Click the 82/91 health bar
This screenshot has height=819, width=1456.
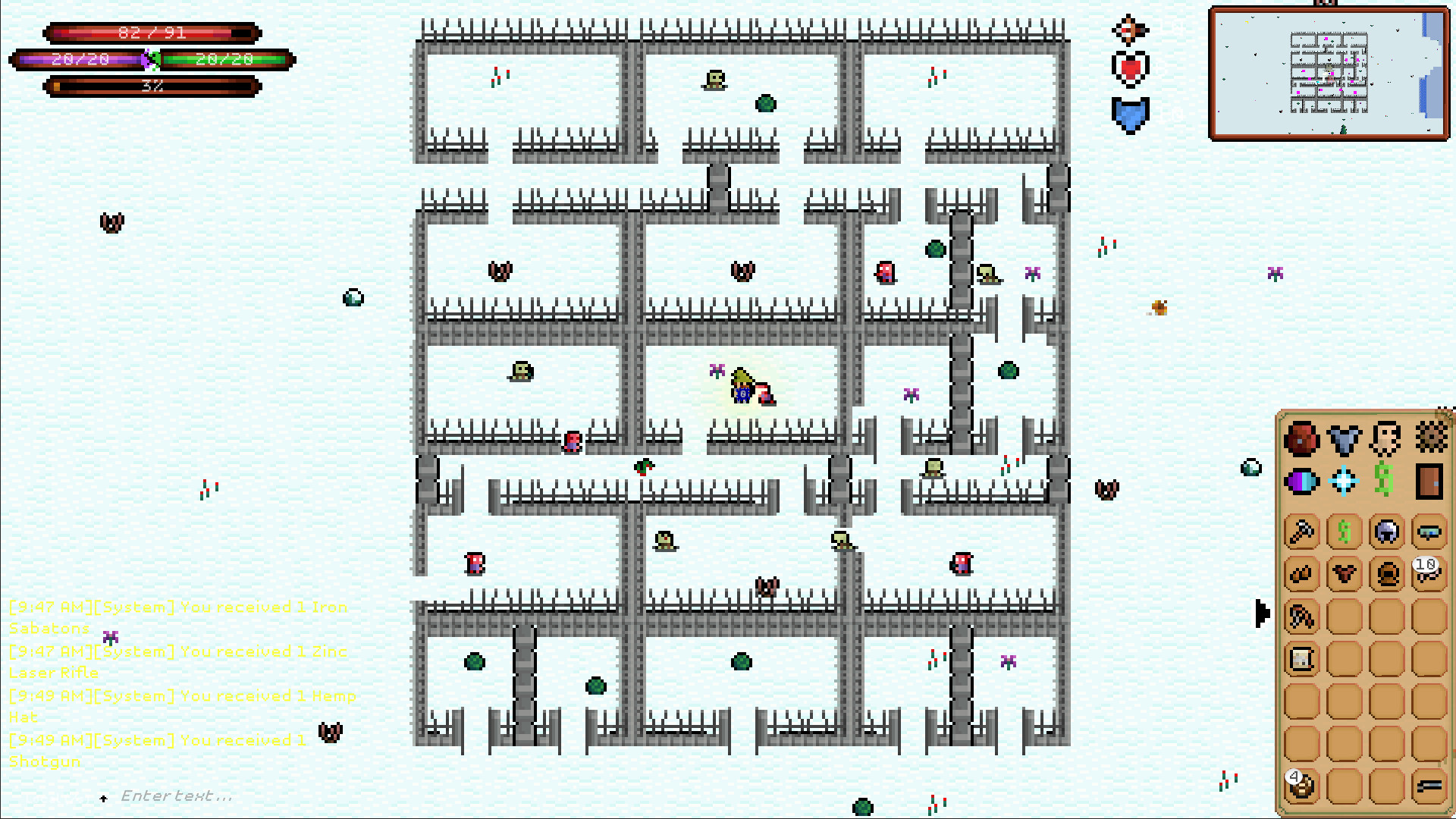tap(152, 33)
